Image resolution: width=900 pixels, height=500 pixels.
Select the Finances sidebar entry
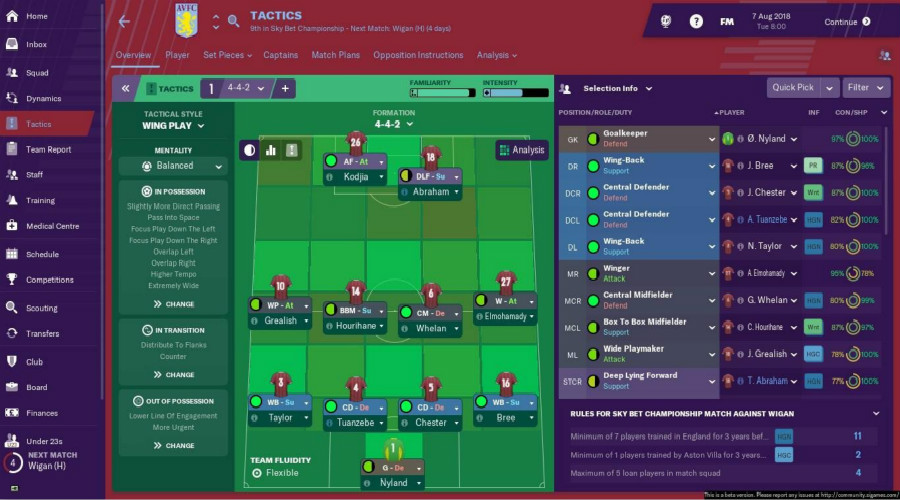[x=41, y=412]
